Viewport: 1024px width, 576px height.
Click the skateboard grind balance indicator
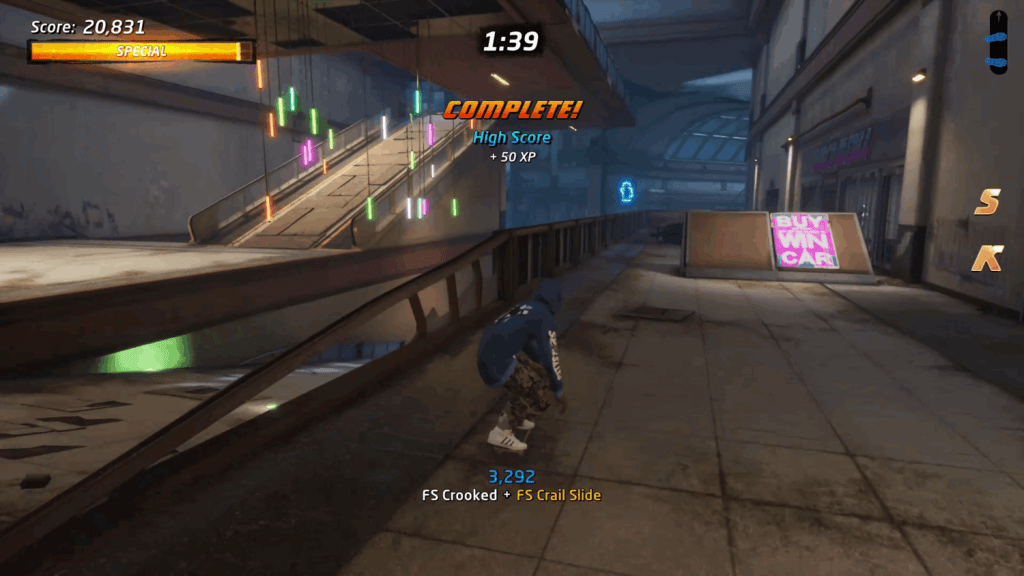[998, 42]
